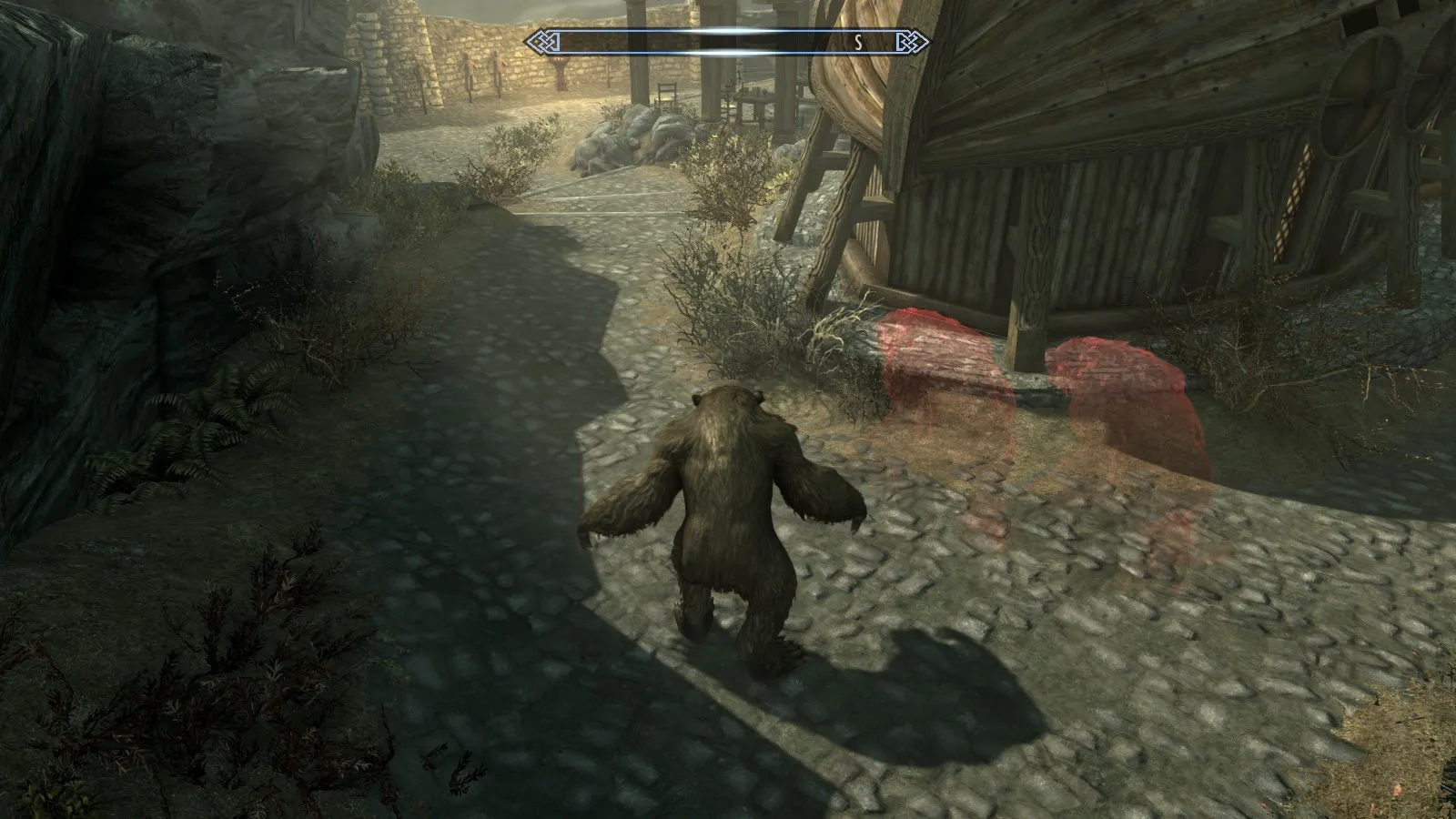Select the South marker on the compass
The image size is (1456, 819).
point(858,42)
